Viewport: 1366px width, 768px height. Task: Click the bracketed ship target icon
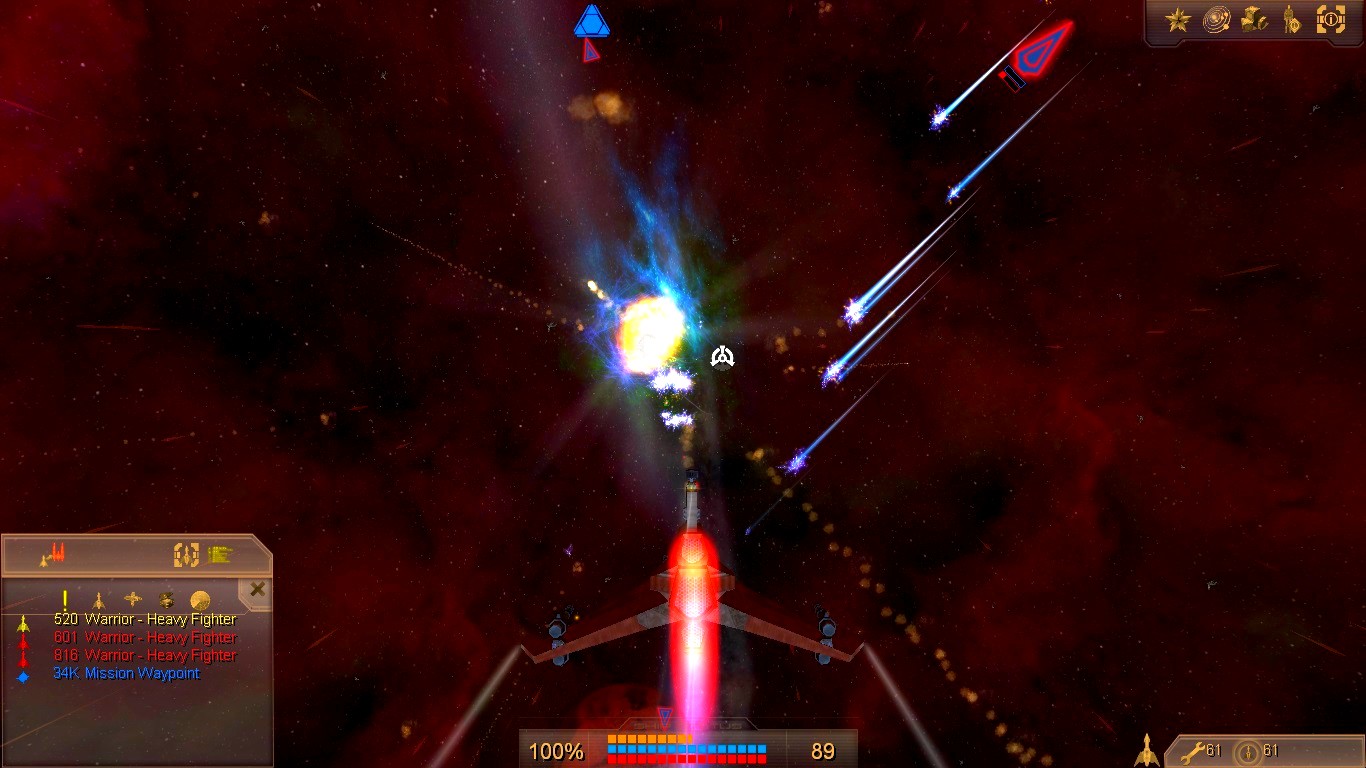pyautogui.click(x=186, y=554)
